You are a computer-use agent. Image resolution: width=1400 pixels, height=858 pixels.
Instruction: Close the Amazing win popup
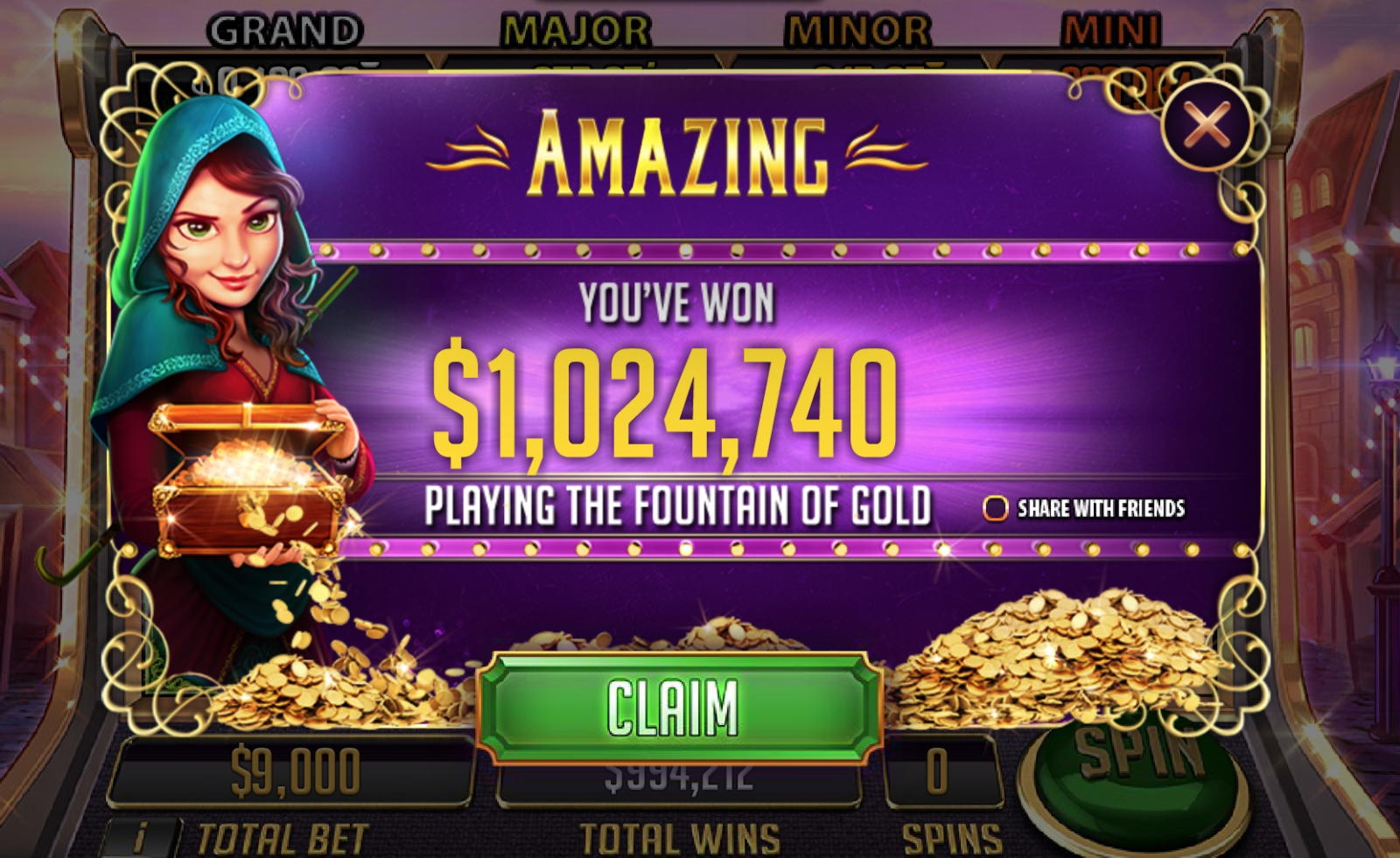pyautogui.click(x=1207, y=124)
